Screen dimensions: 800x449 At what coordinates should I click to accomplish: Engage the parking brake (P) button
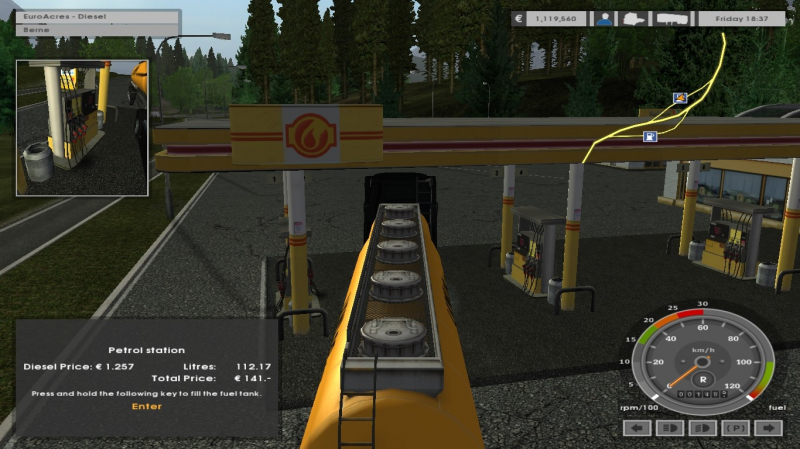736,428
